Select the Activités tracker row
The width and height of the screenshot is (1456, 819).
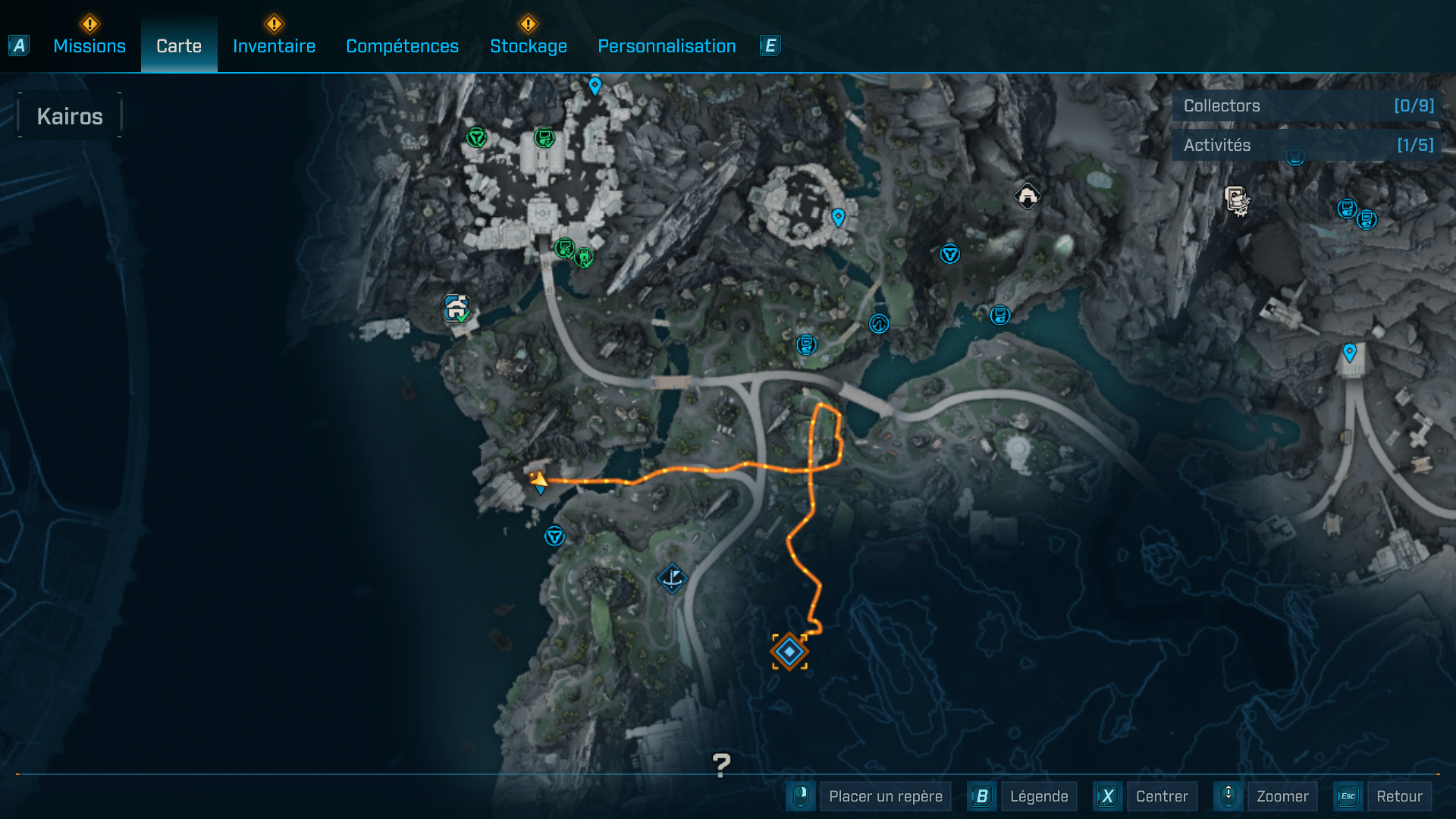pyautogui.click(x=1306, y=145)
